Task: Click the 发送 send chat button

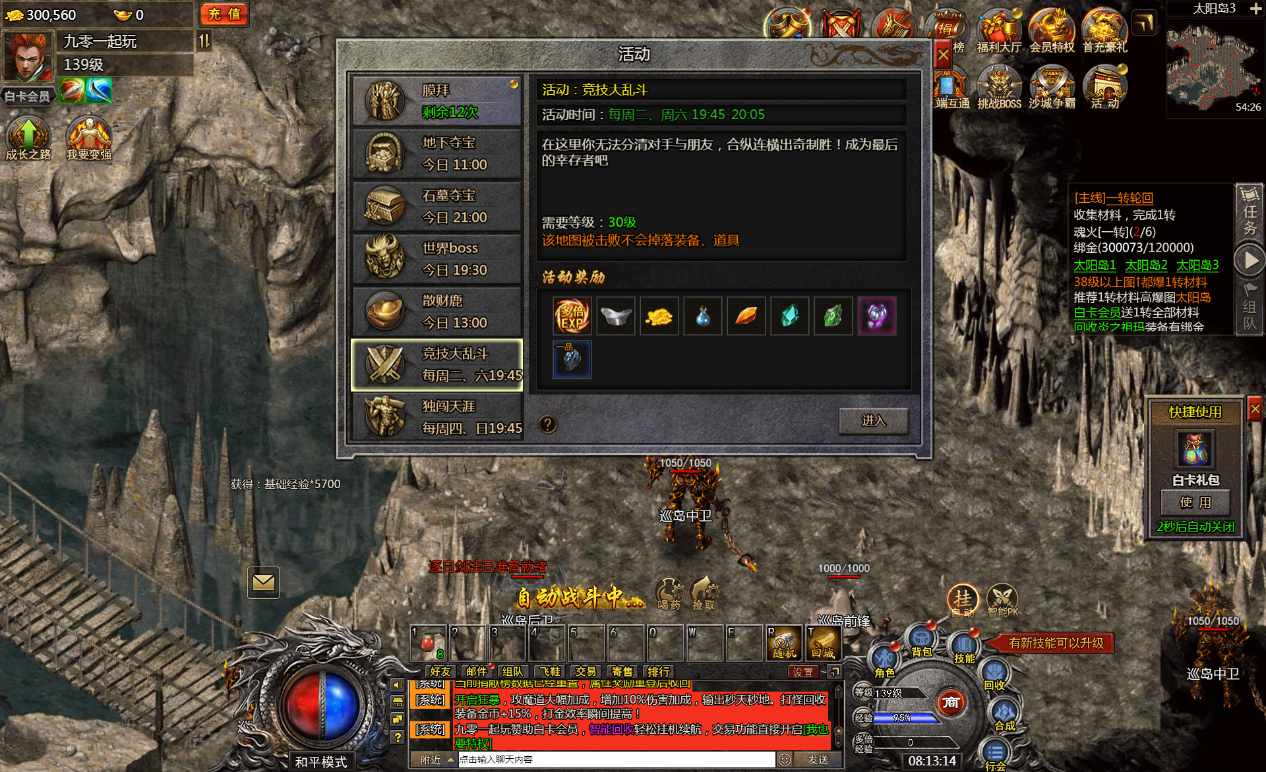Action: [x=818, y=760]
